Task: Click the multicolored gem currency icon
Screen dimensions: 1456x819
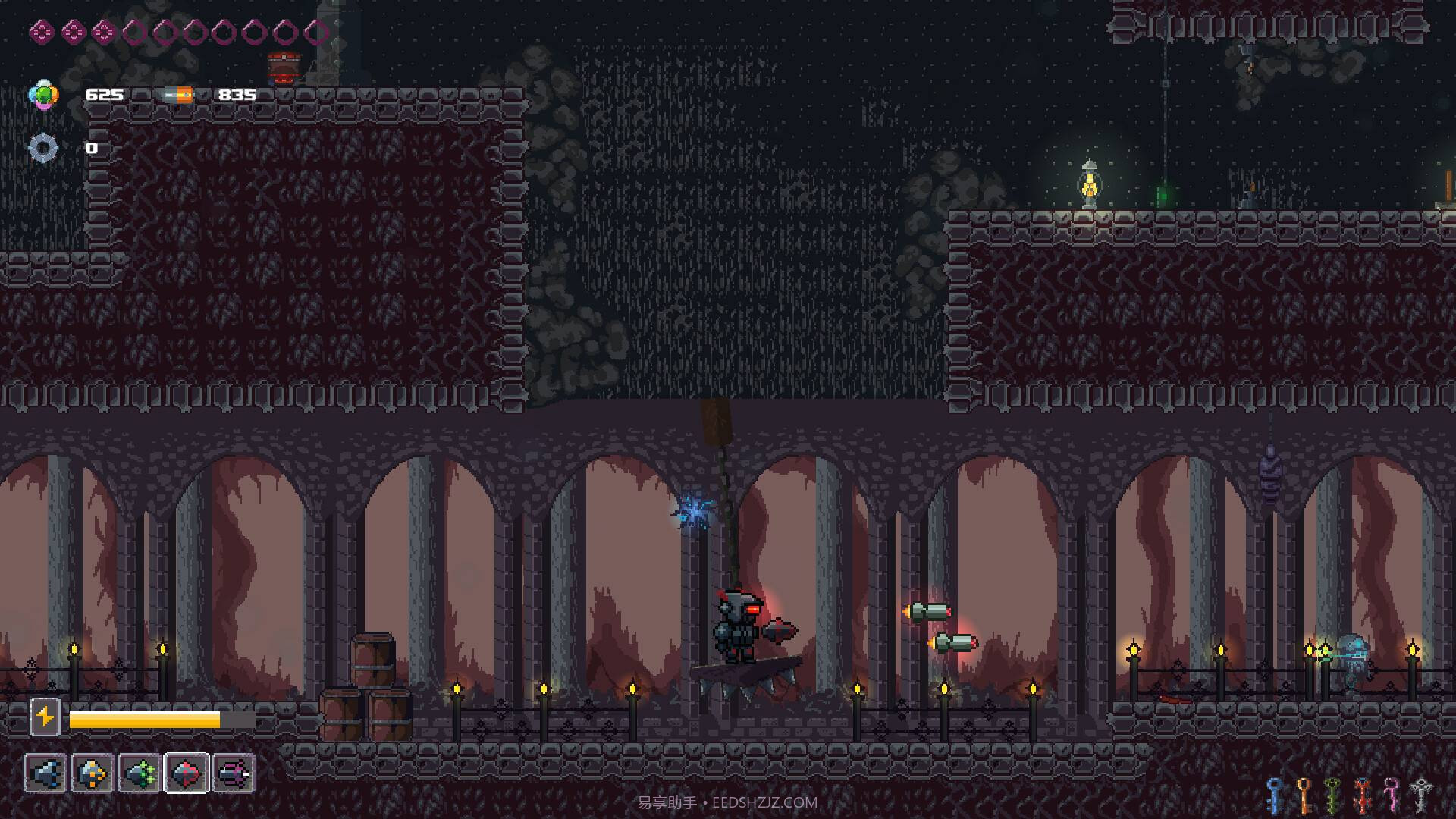Action: [42, 95]
